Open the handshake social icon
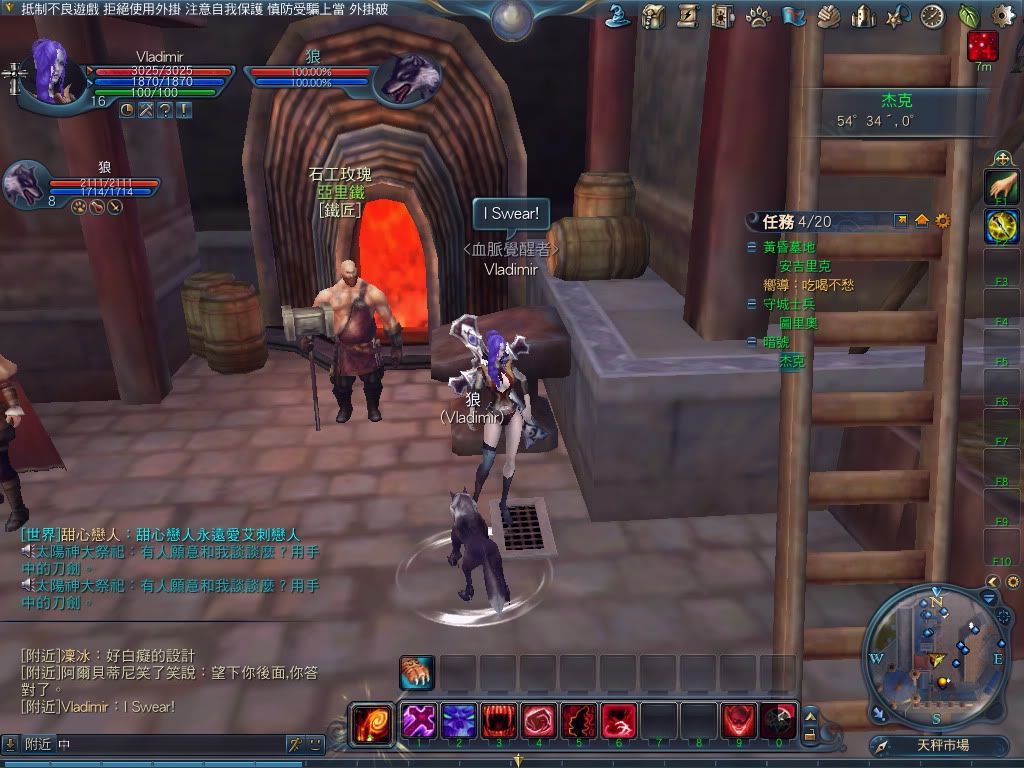This screenshot has height=768, width=1024. pos(828,16)
